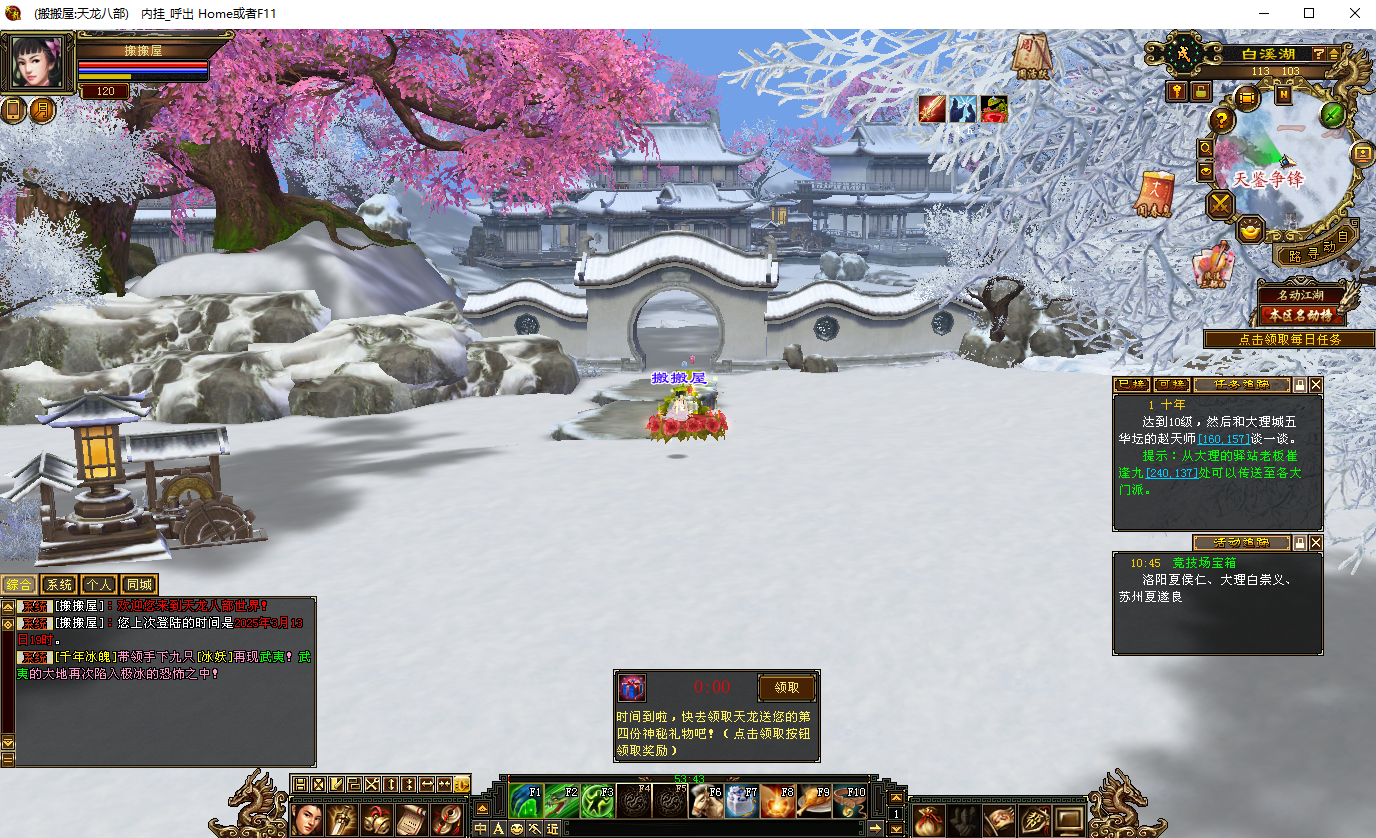
Task: Click the yellow question mark help button
Action: [1222, 121]
